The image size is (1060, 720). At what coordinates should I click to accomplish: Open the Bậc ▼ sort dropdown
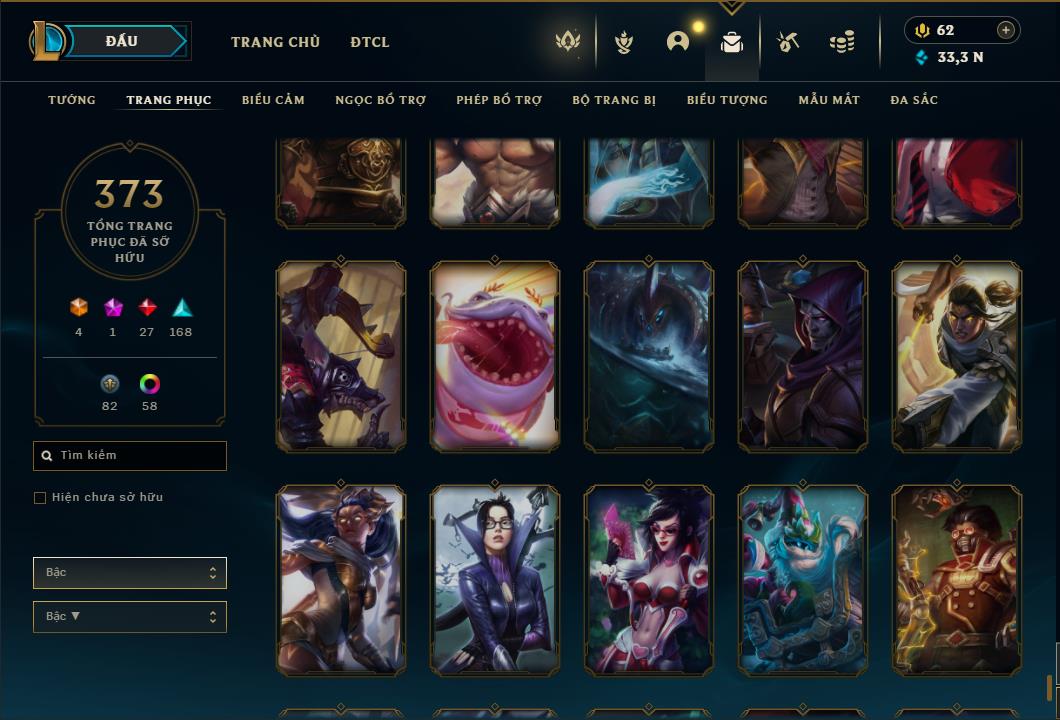130,617
